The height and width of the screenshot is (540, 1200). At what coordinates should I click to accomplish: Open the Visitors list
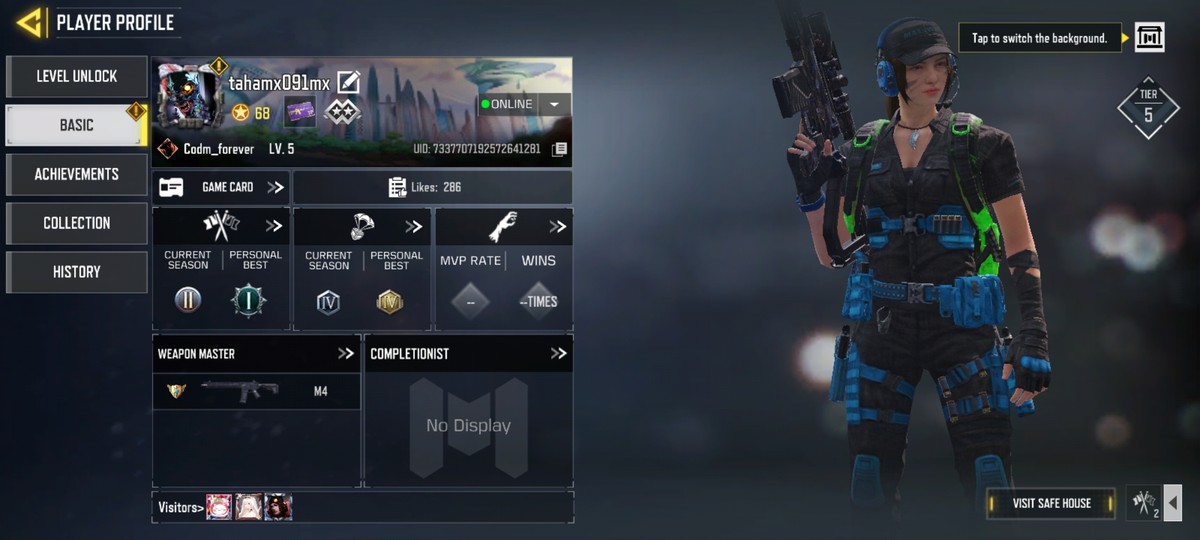coord(181,507)
